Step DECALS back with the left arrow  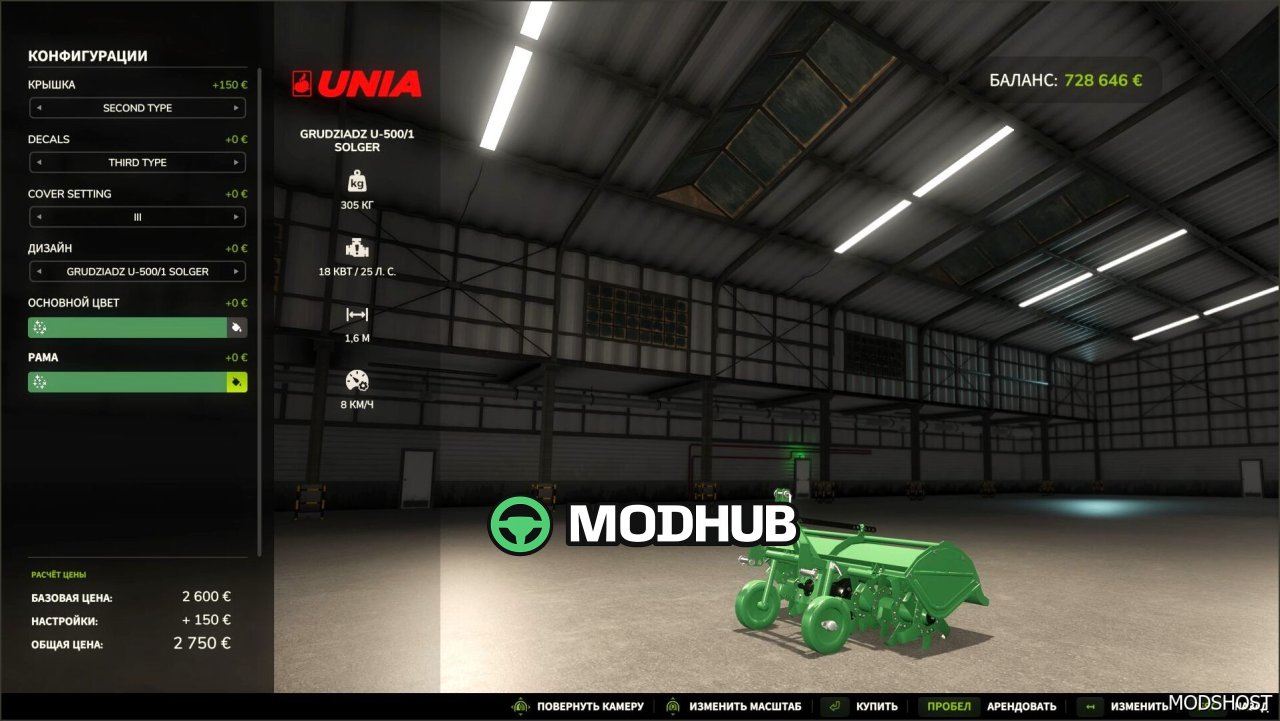click(x=39, y=162)
